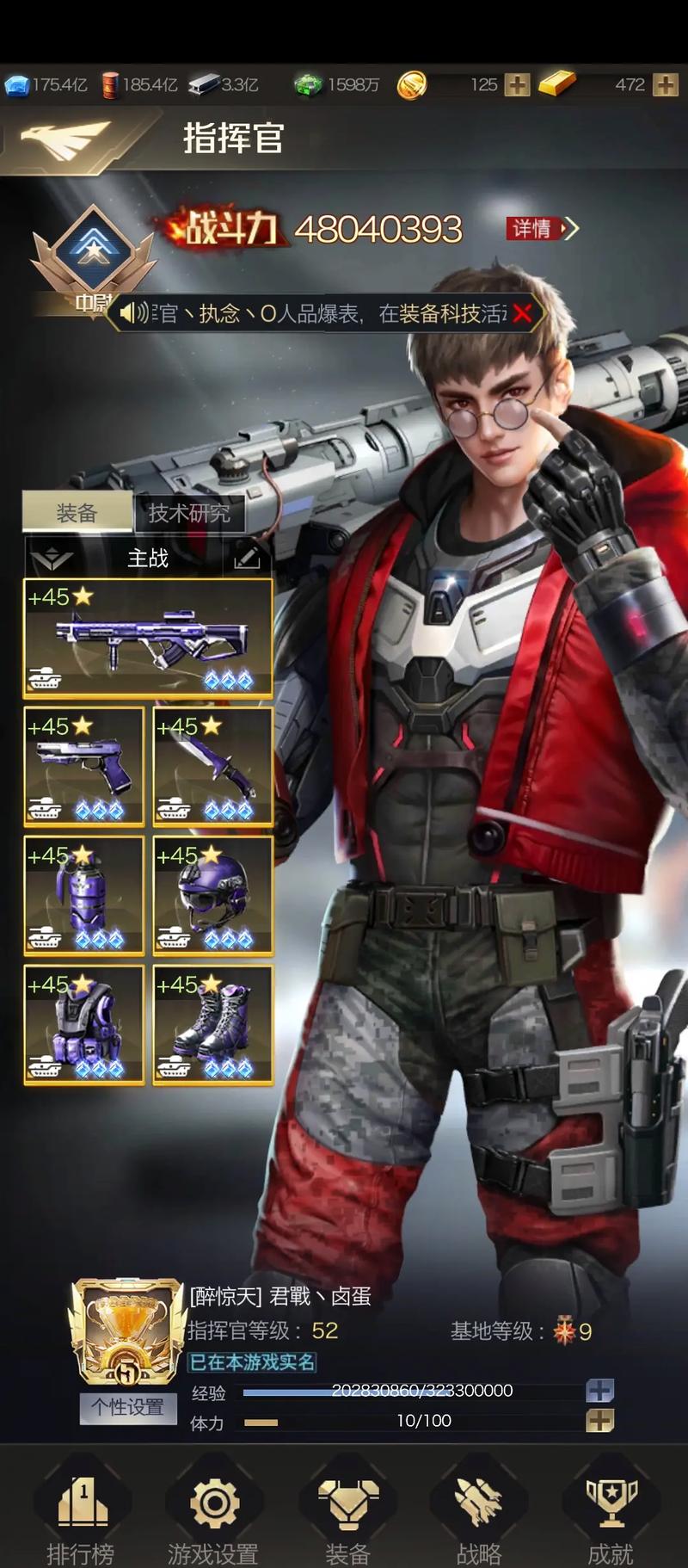This screenshot has width=688, height=1568.
Task: Select the purple grenade equipment slot
Action: click(83, 895)
